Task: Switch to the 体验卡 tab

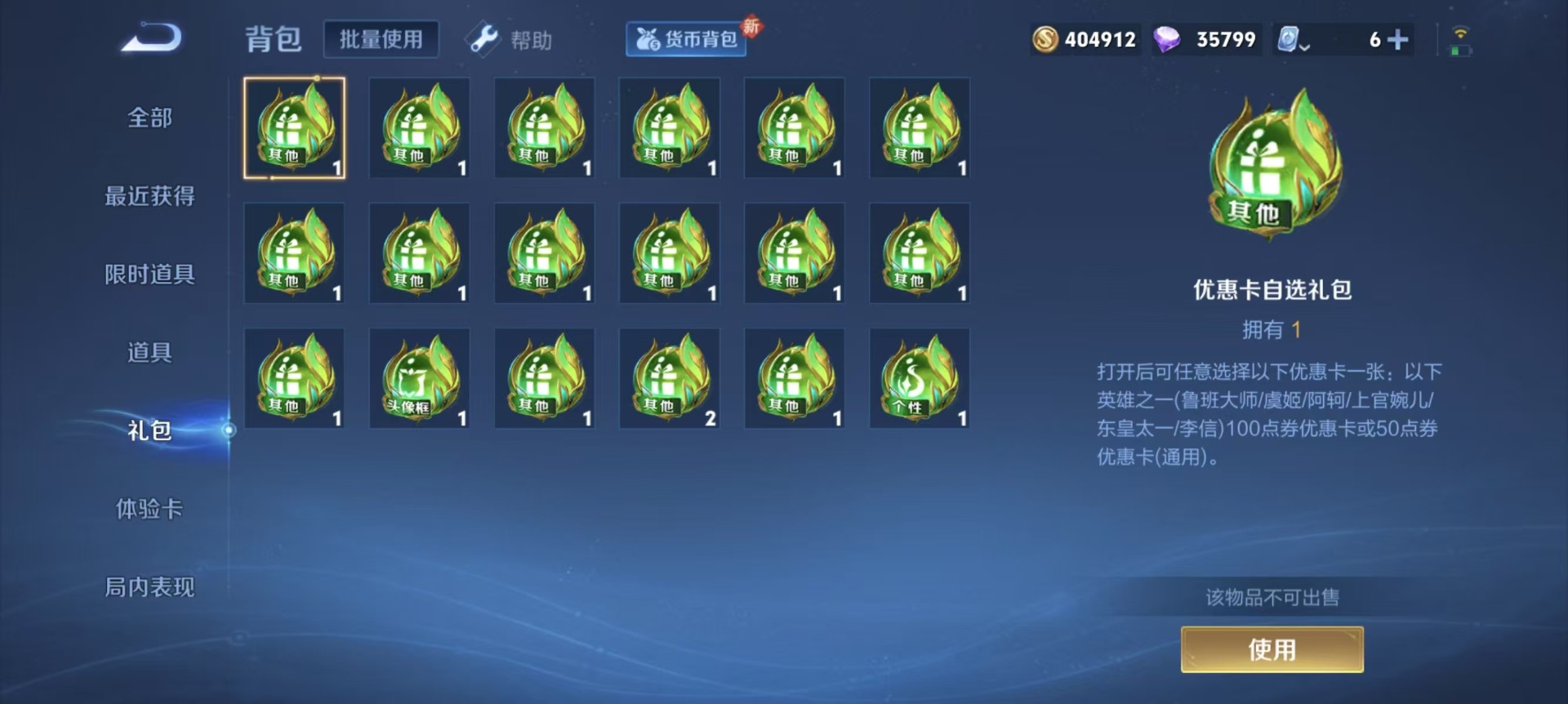Action: (x=150, y=508)
